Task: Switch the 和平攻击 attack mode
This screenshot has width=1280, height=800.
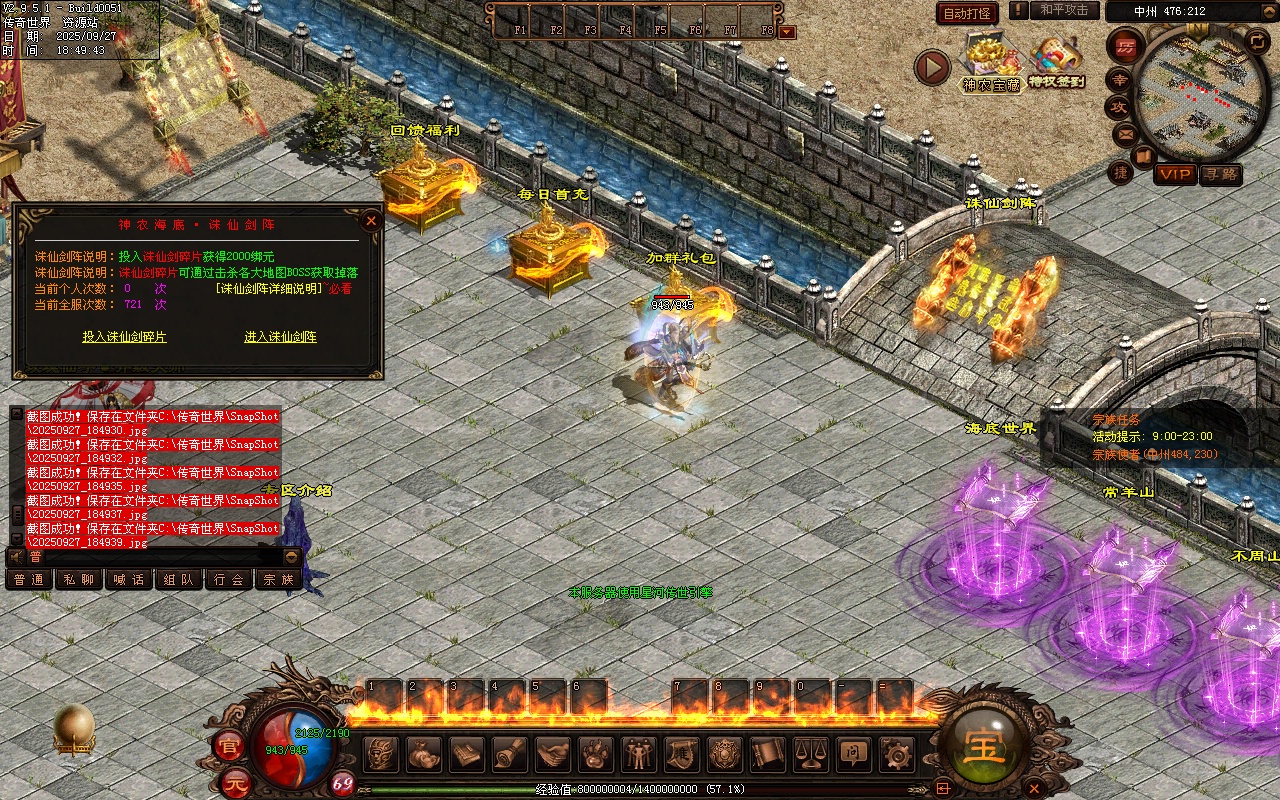Action: (x=1064, y=10)
